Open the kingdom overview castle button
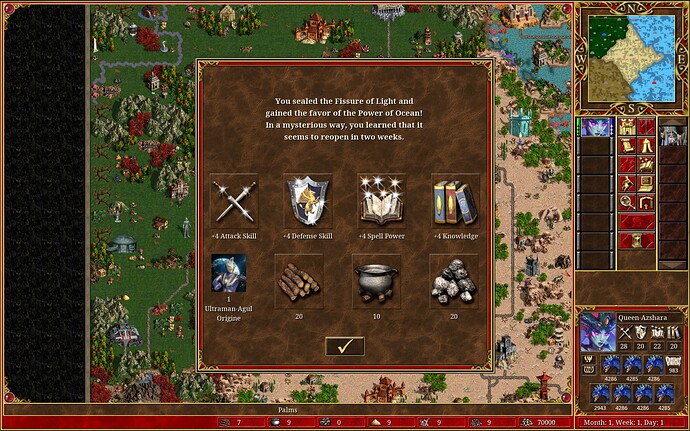 628,127
